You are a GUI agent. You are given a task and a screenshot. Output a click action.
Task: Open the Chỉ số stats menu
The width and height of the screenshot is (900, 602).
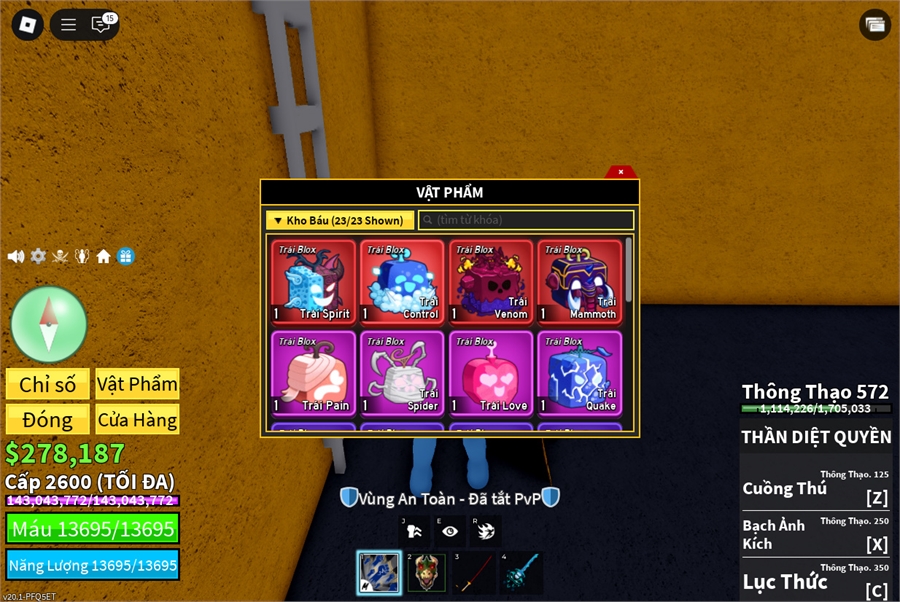pos(48,385)
